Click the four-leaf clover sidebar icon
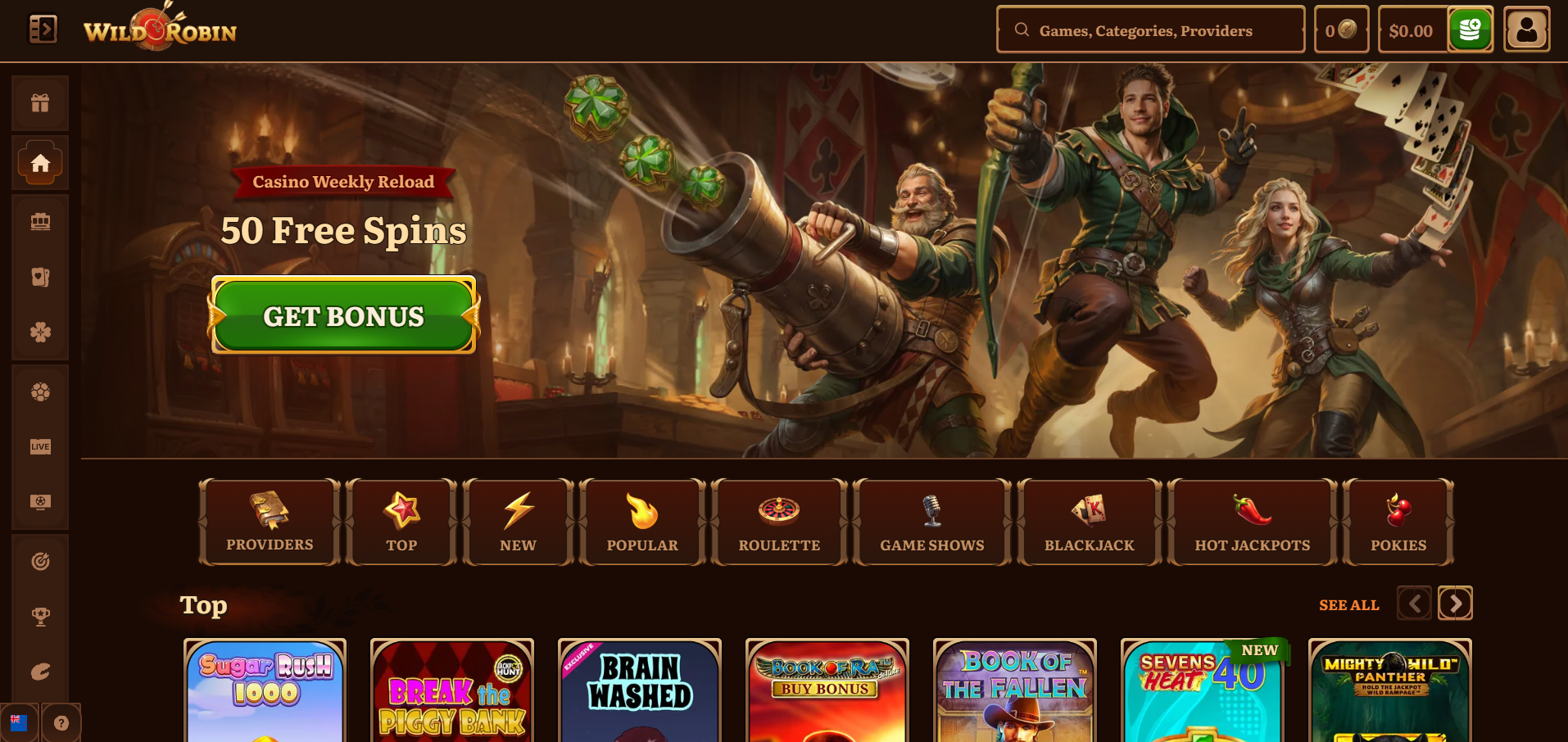Screen dimensions: 1568x742 point(40,333)
